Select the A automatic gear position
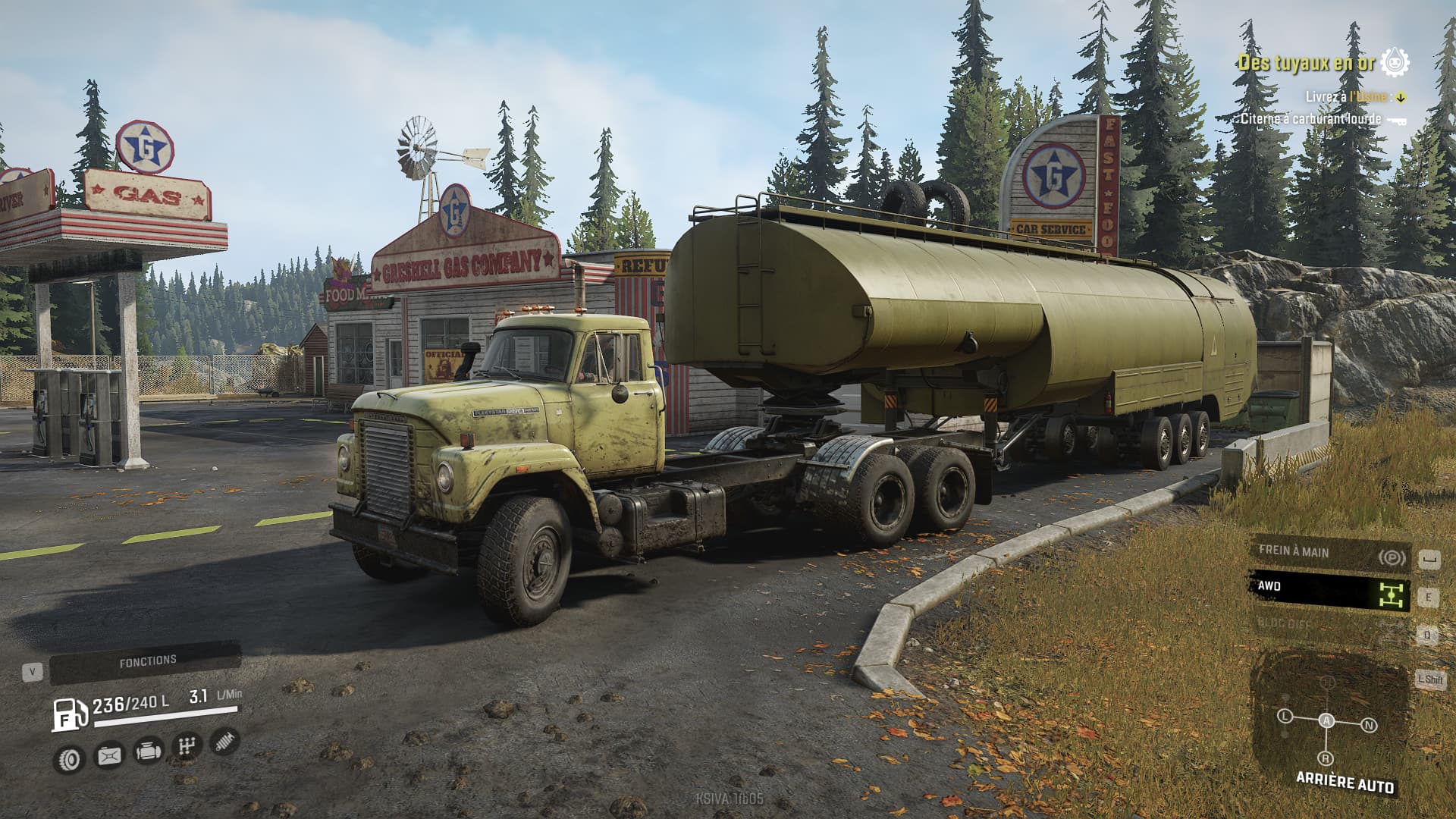This screenshot has height=819, width=1456. click(x=1326, y=721)
